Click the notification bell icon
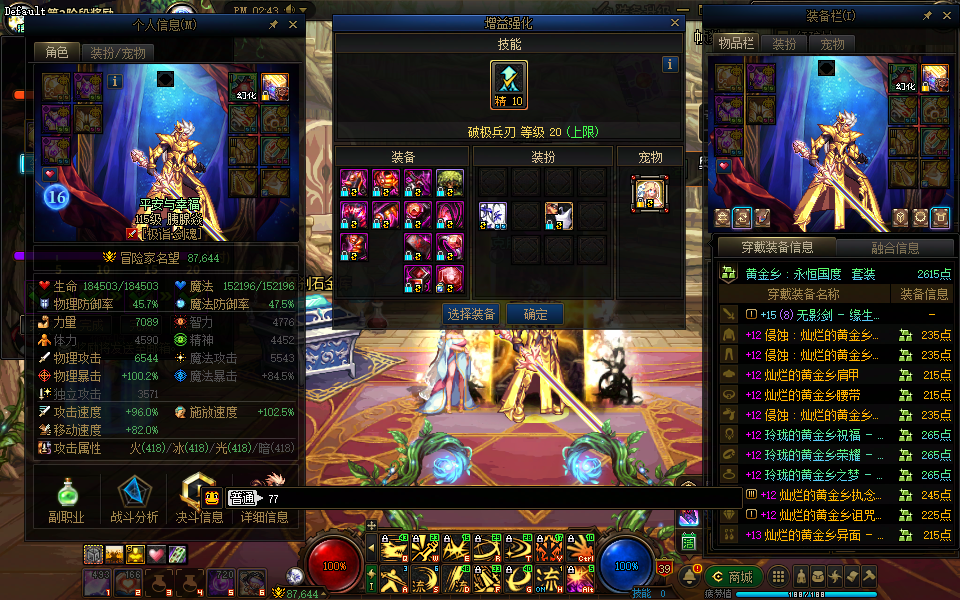Viewport: 960px width, 600px height. pos(689,576)
